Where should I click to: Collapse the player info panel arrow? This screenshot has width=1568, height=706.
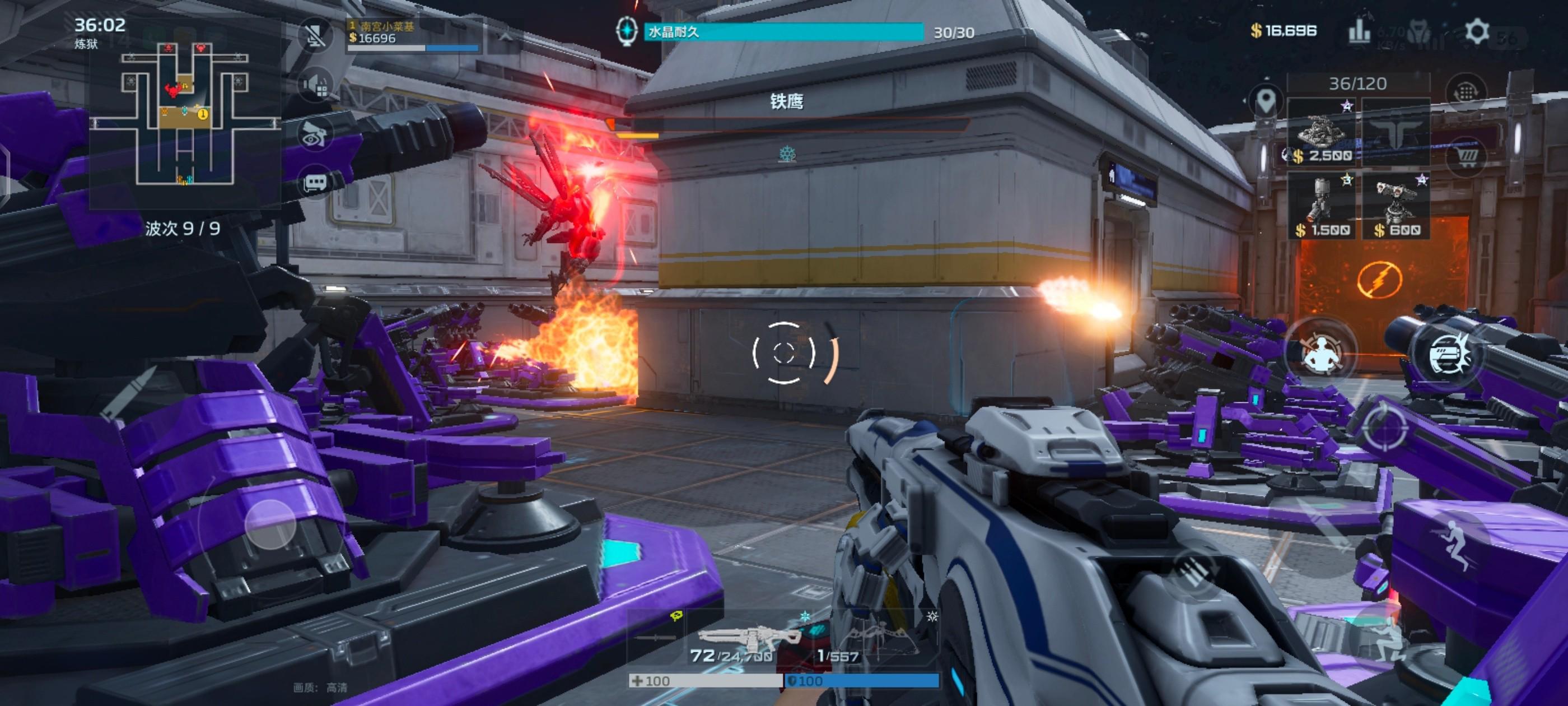[506, 36]
